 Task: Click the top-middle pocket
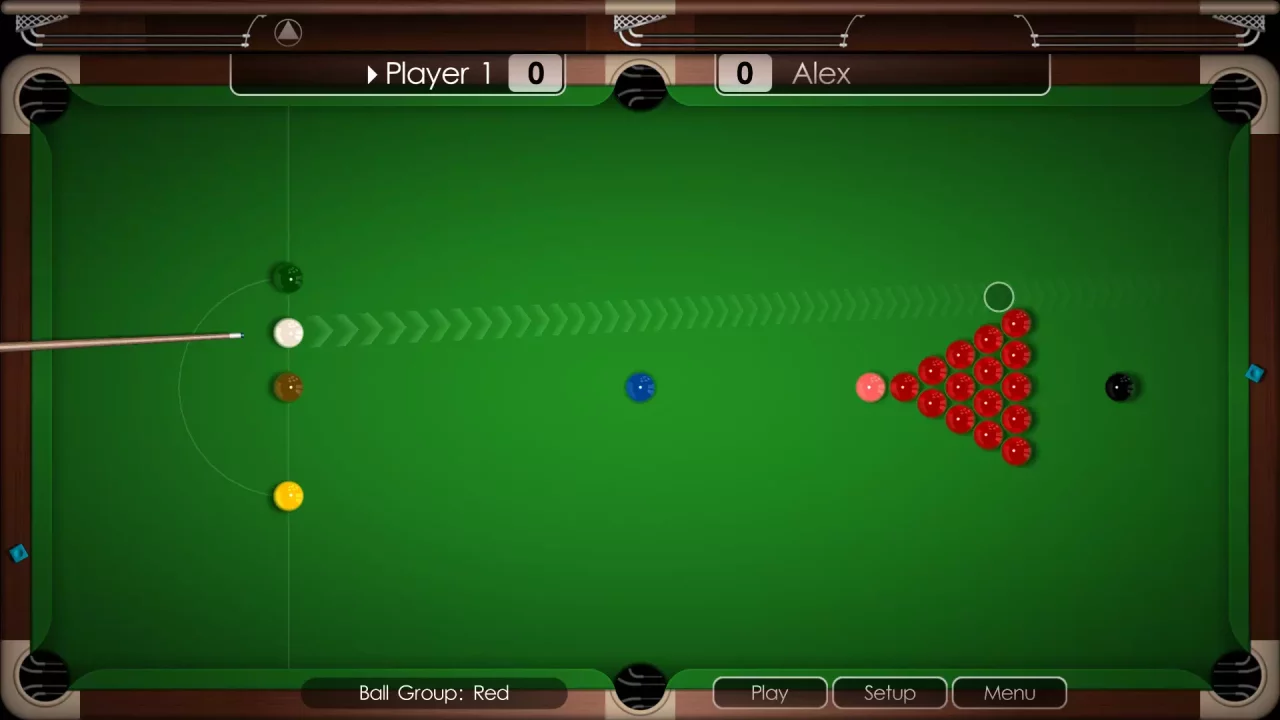[640, 85]
